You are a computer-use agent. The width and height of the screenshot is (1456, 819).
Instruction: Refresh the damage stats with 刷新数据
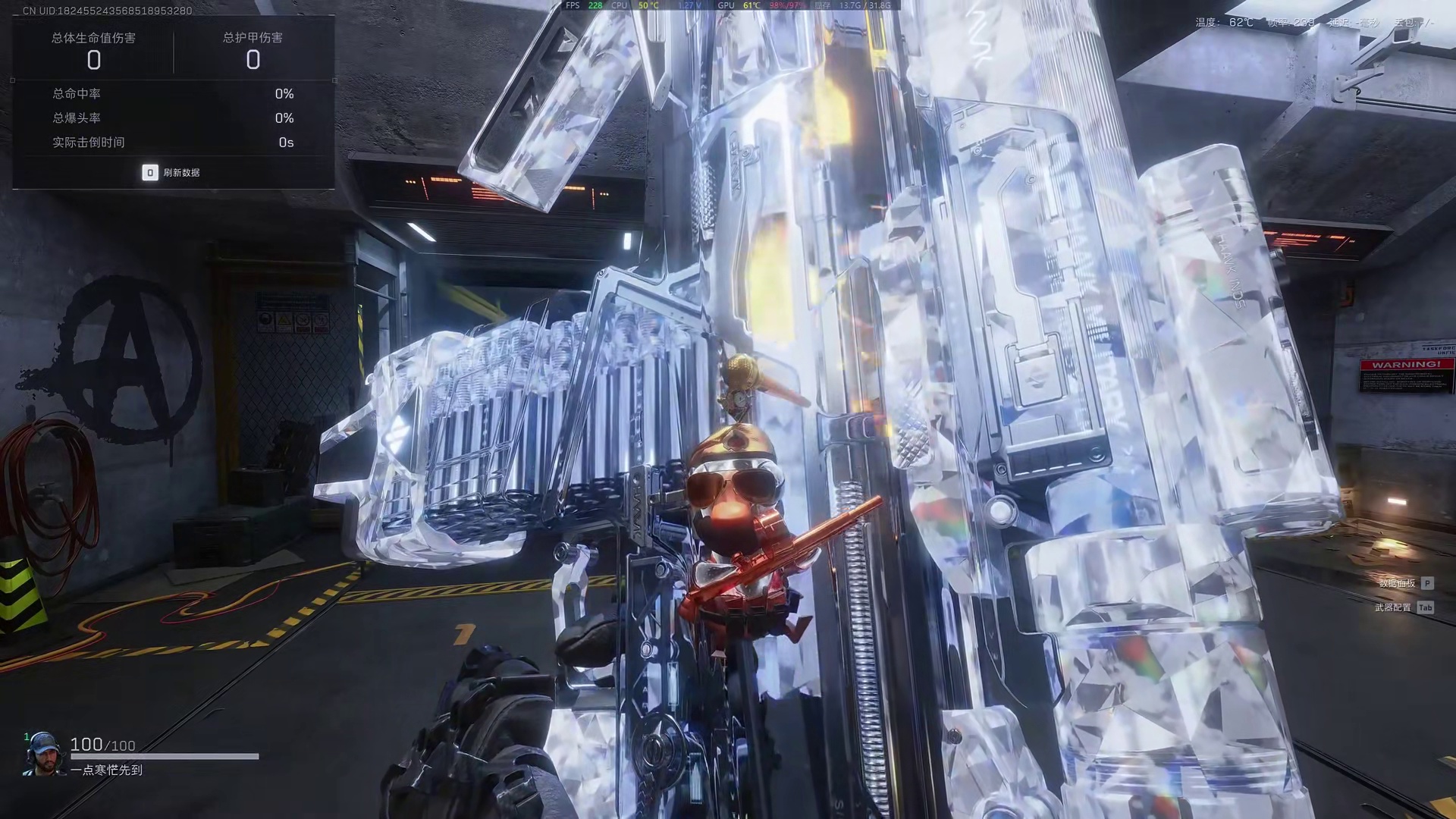pos(171,173)
